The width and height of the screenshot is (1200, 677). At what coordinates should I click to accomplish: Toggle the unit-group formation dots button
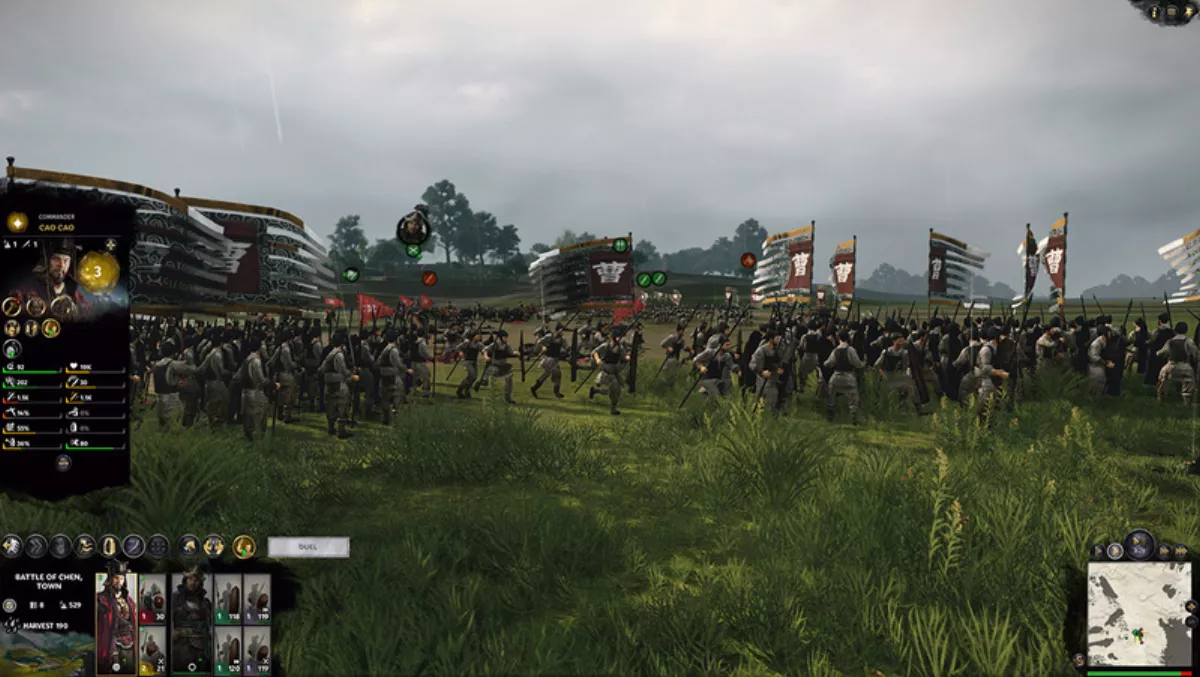tap(158, 546)
